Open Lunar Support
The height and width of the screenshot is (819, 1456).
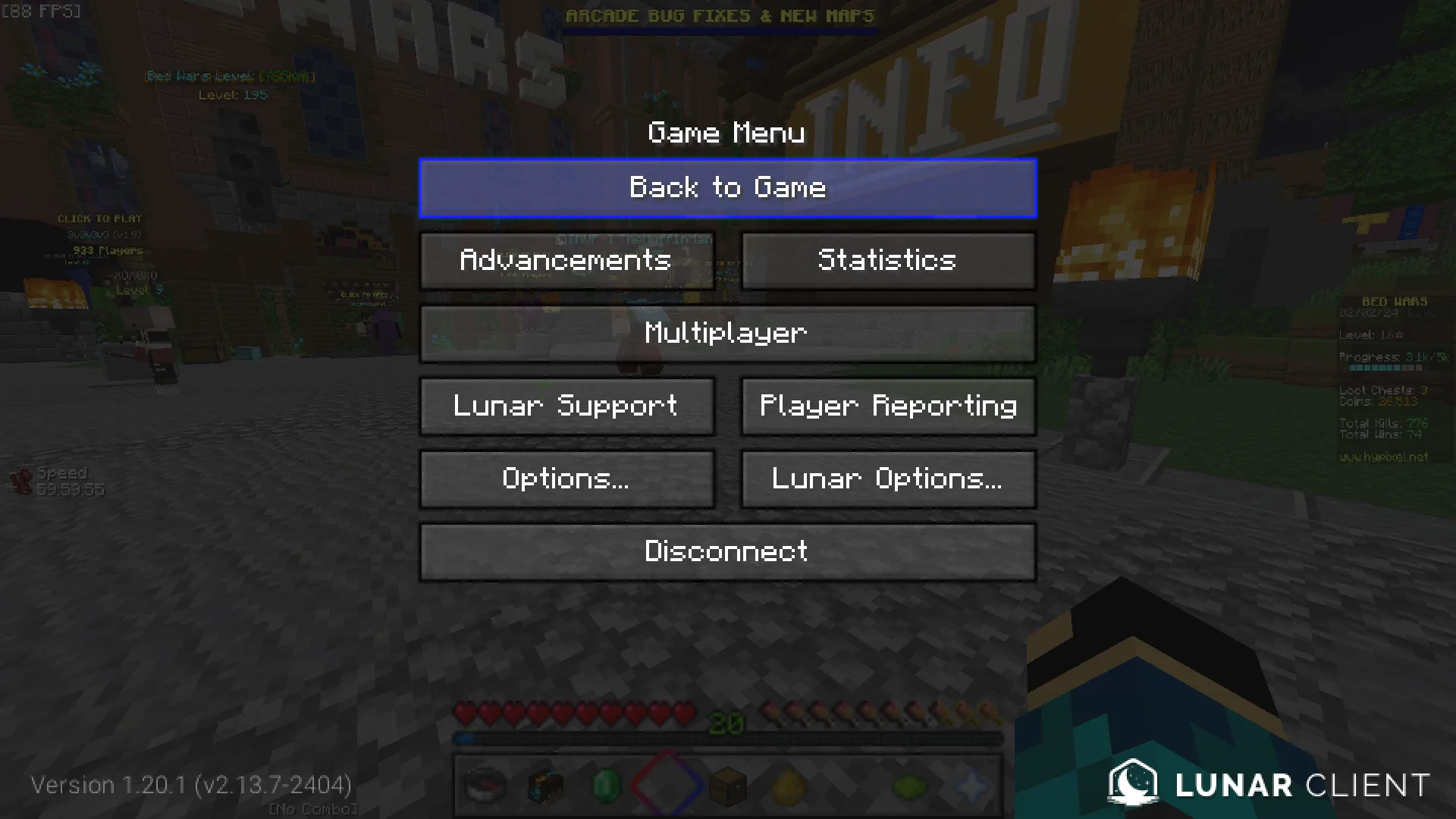click(x=566, y=406)
